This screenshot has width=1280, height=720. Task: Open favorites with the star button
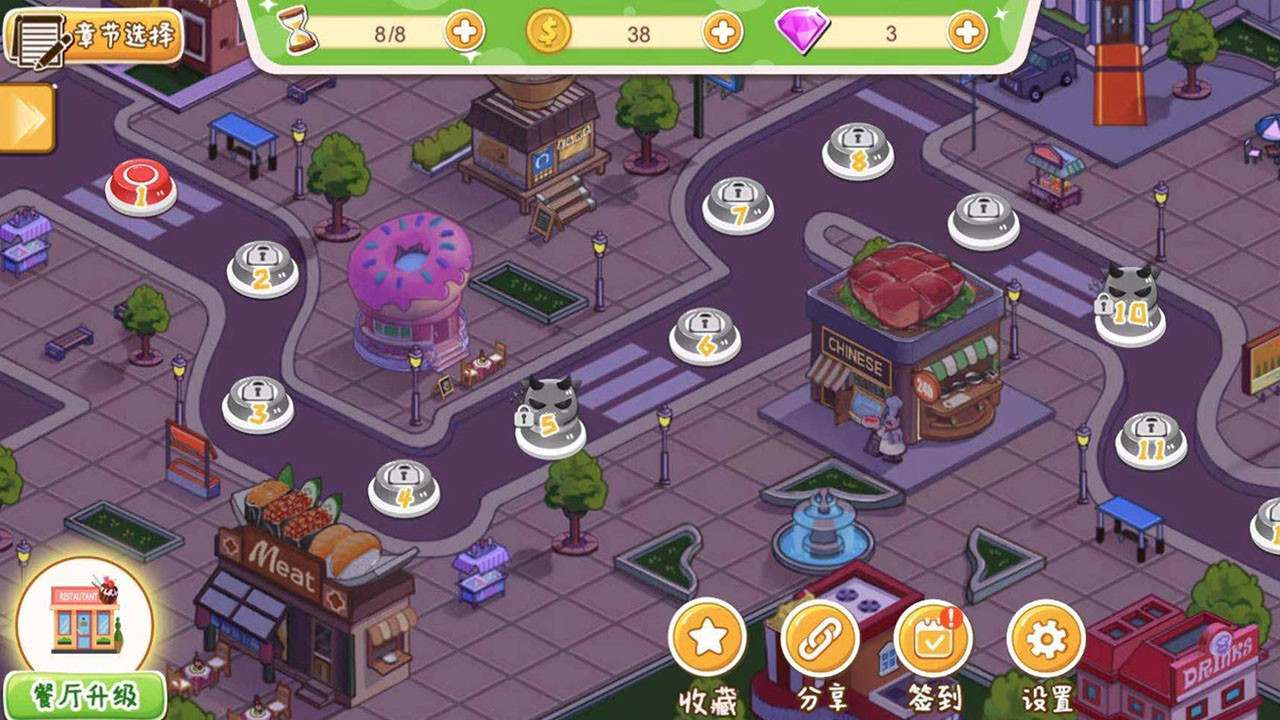tap(707, 637)
